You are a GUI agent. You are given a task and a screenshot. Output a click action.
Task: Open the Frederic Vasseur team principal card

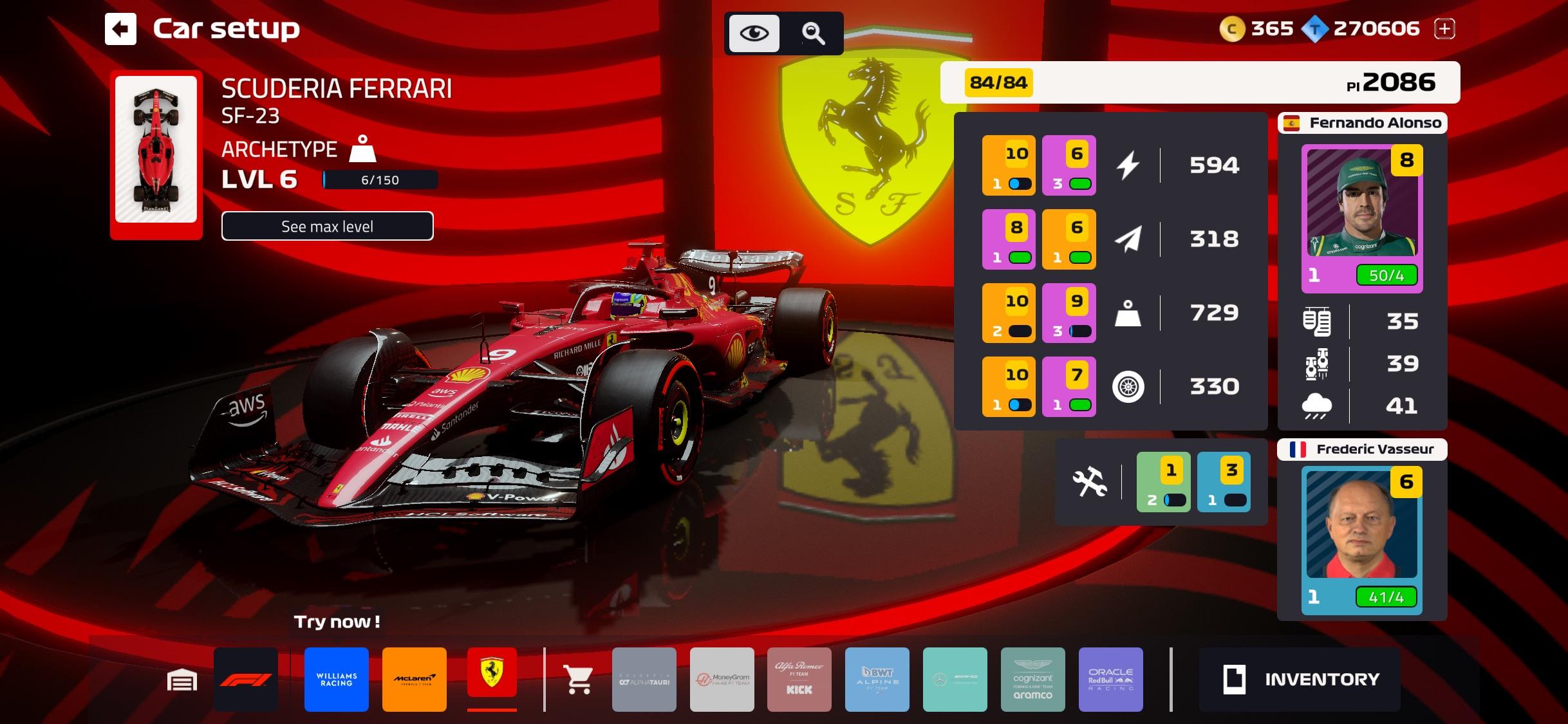click(1361, 541)
